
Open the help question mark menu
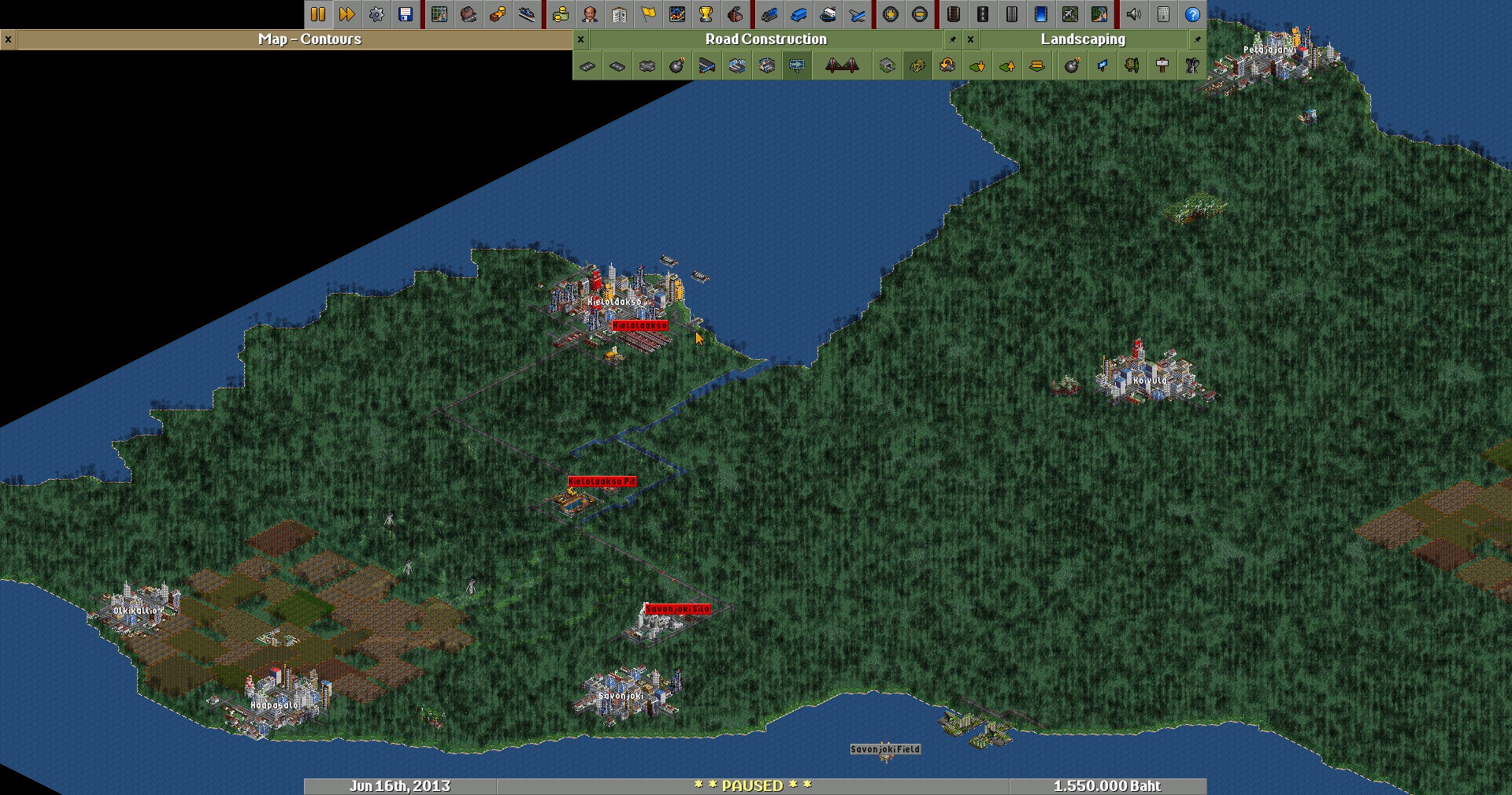point(1192,14)
